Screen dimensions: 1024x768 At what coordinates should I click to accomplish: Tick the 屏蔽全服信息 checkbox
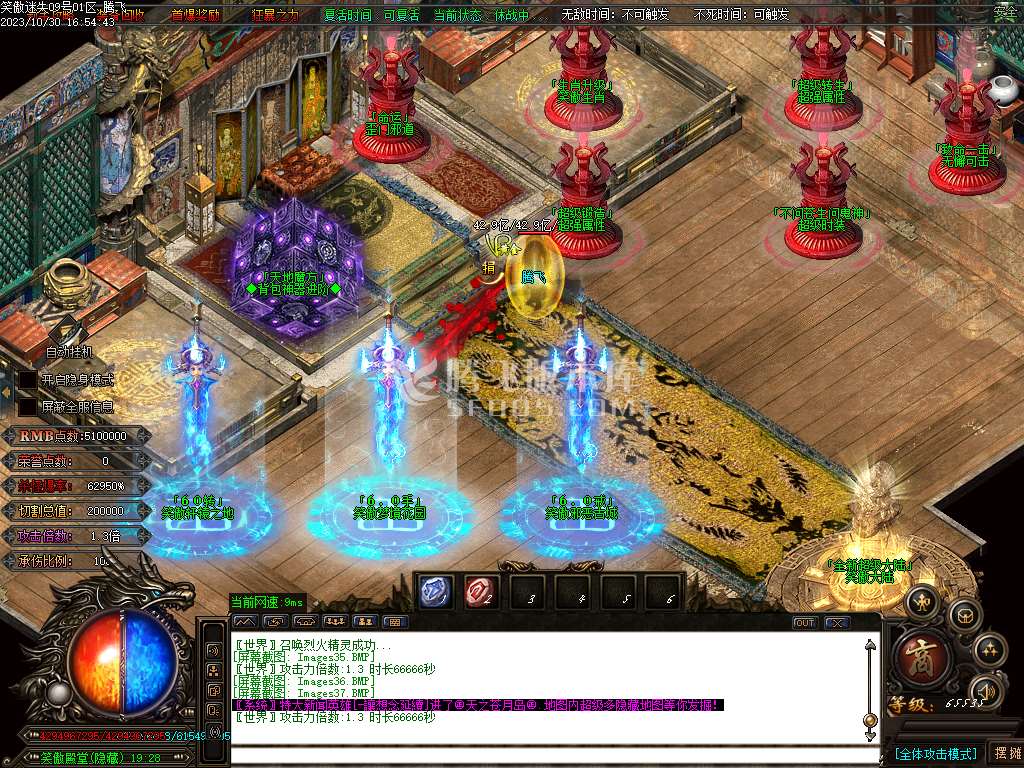pyautogui.click(x=27, y=407)
